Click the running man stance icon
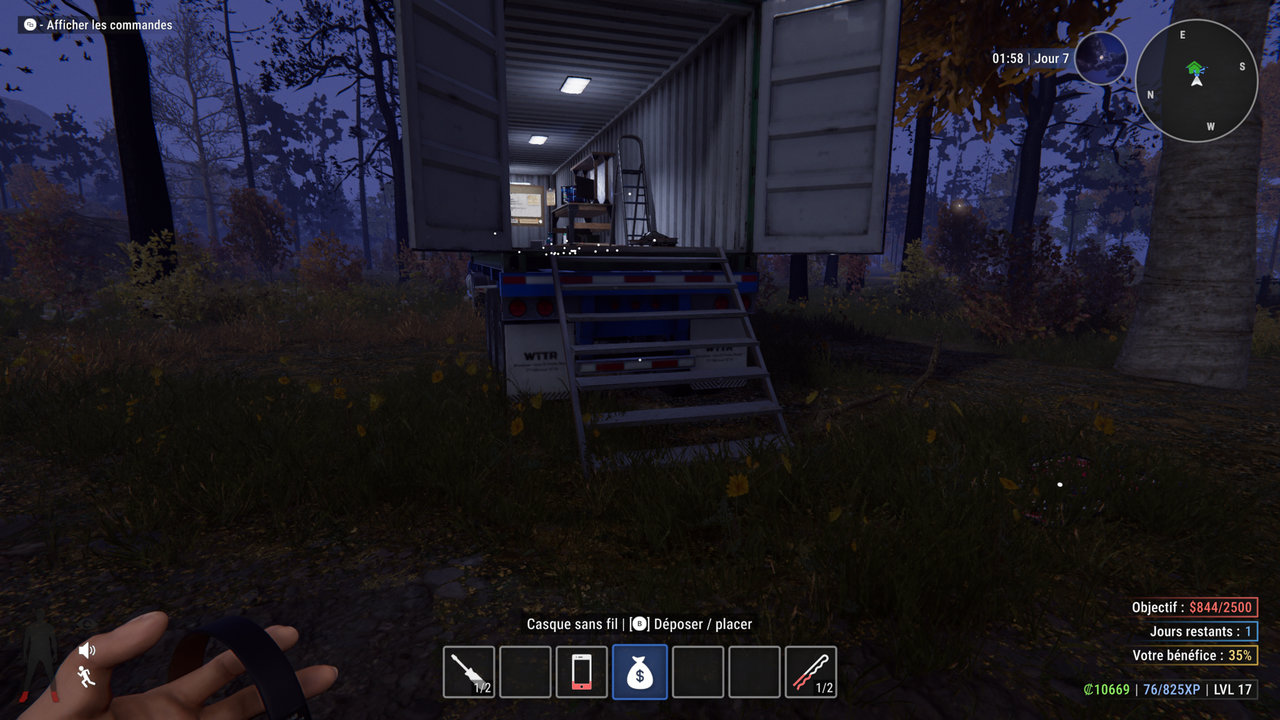Image resolution: width=1280 pixels, height=720 pixels. tap(87, 677)
